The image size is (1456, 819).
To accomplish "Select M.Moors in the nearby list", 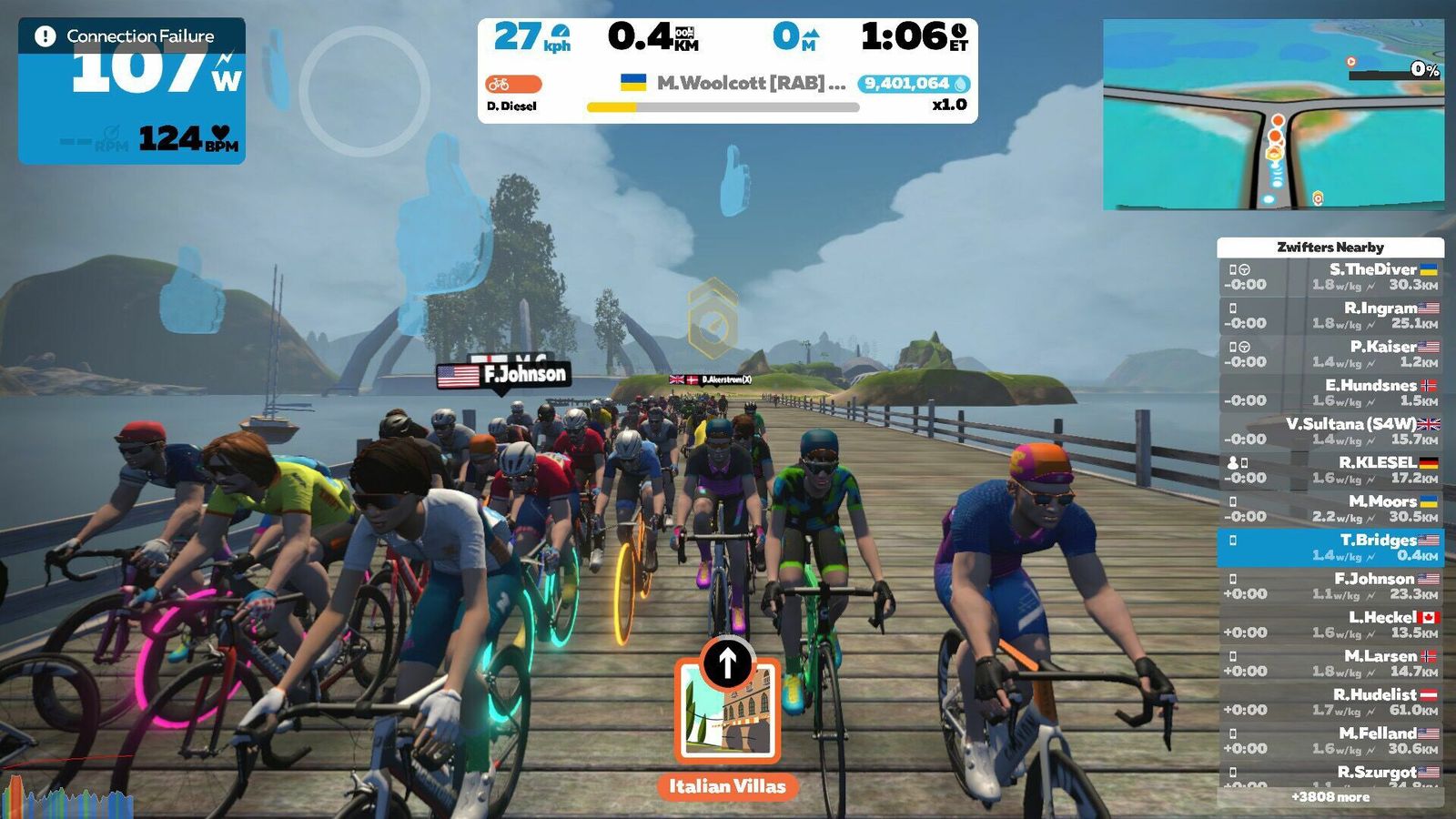I will pyautogui.click(x=1330, y=509).
